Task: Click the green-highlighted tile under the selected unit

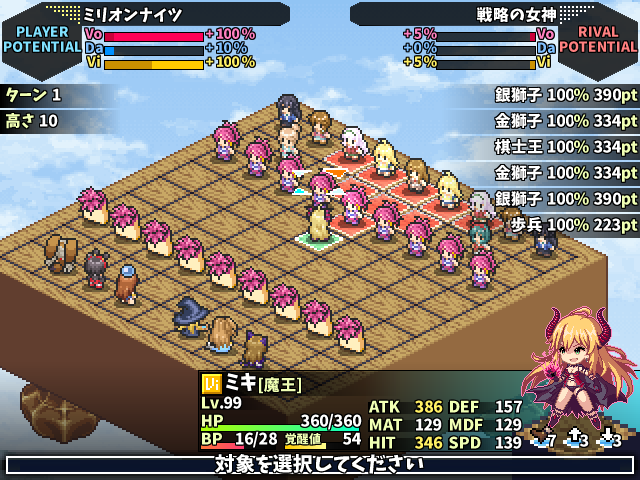Action: [x=320, y=239]
